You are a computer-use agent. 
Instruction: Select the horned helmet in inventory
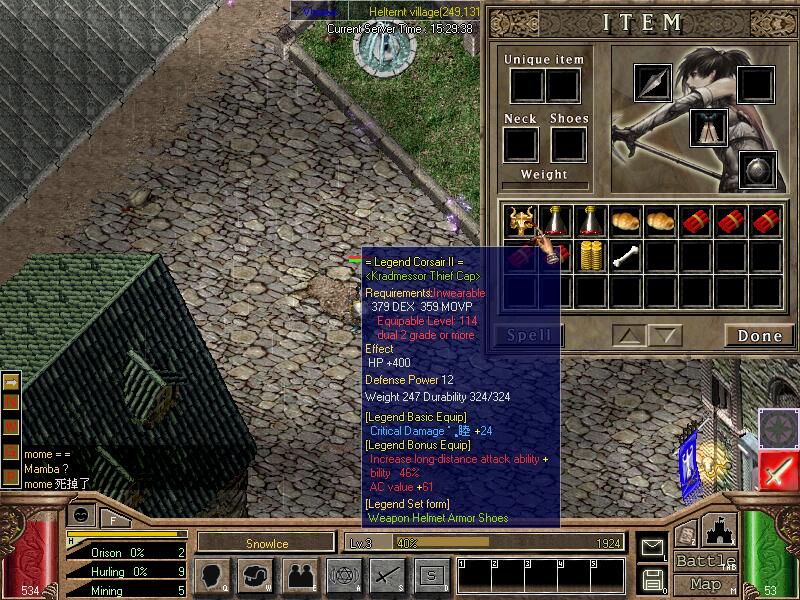pos(520,220)
